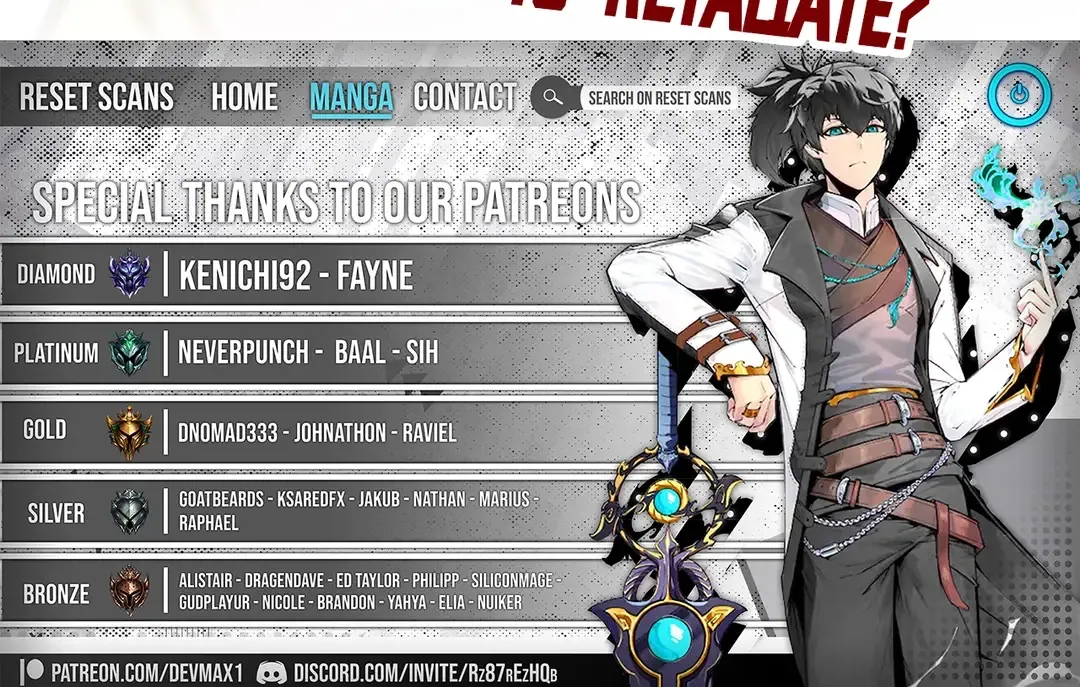Image resolution: width=1080 pixels, height=687 pixels.
Task: Open the Discord invite link
Action: [x=407, y=672]
